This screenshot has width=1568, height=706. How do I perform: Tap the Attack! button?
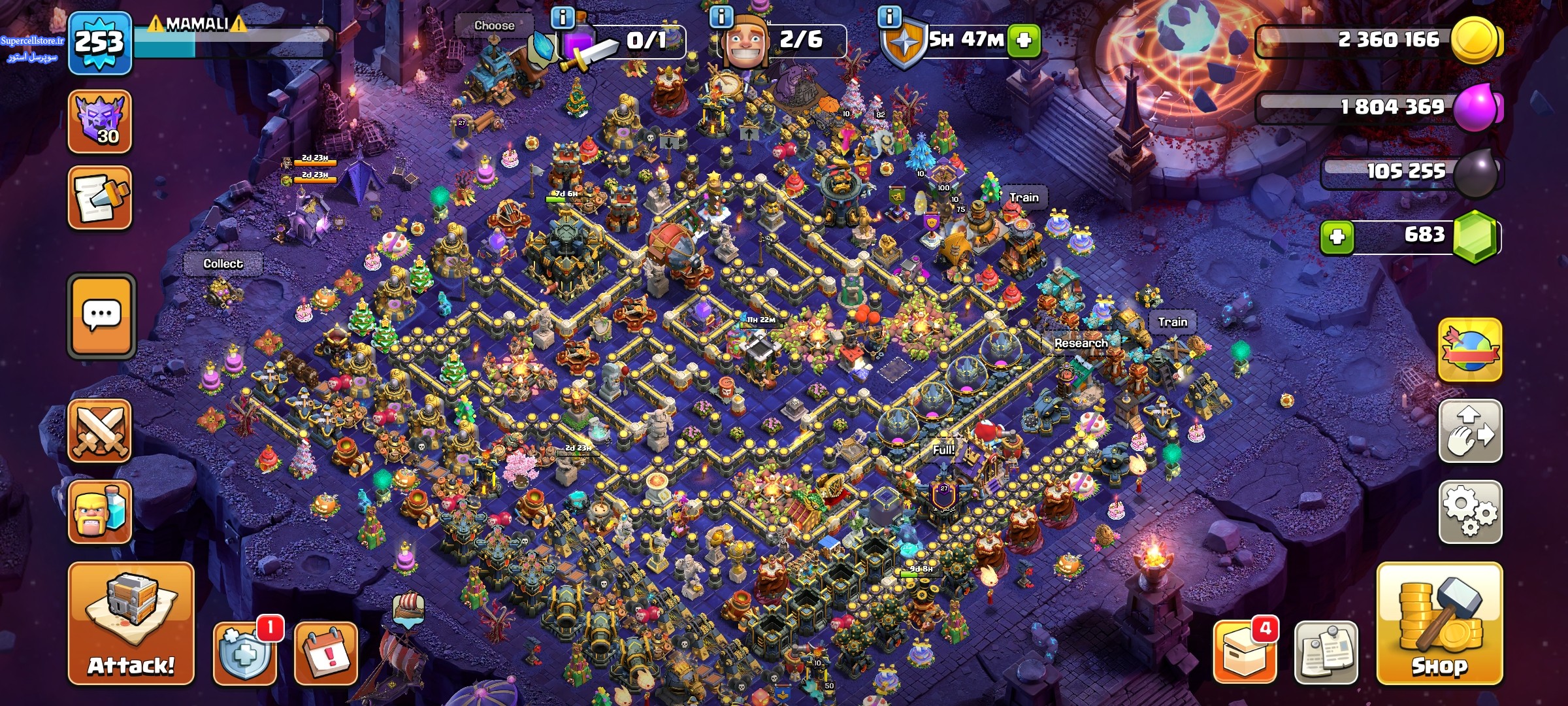[x=131, y=624]
